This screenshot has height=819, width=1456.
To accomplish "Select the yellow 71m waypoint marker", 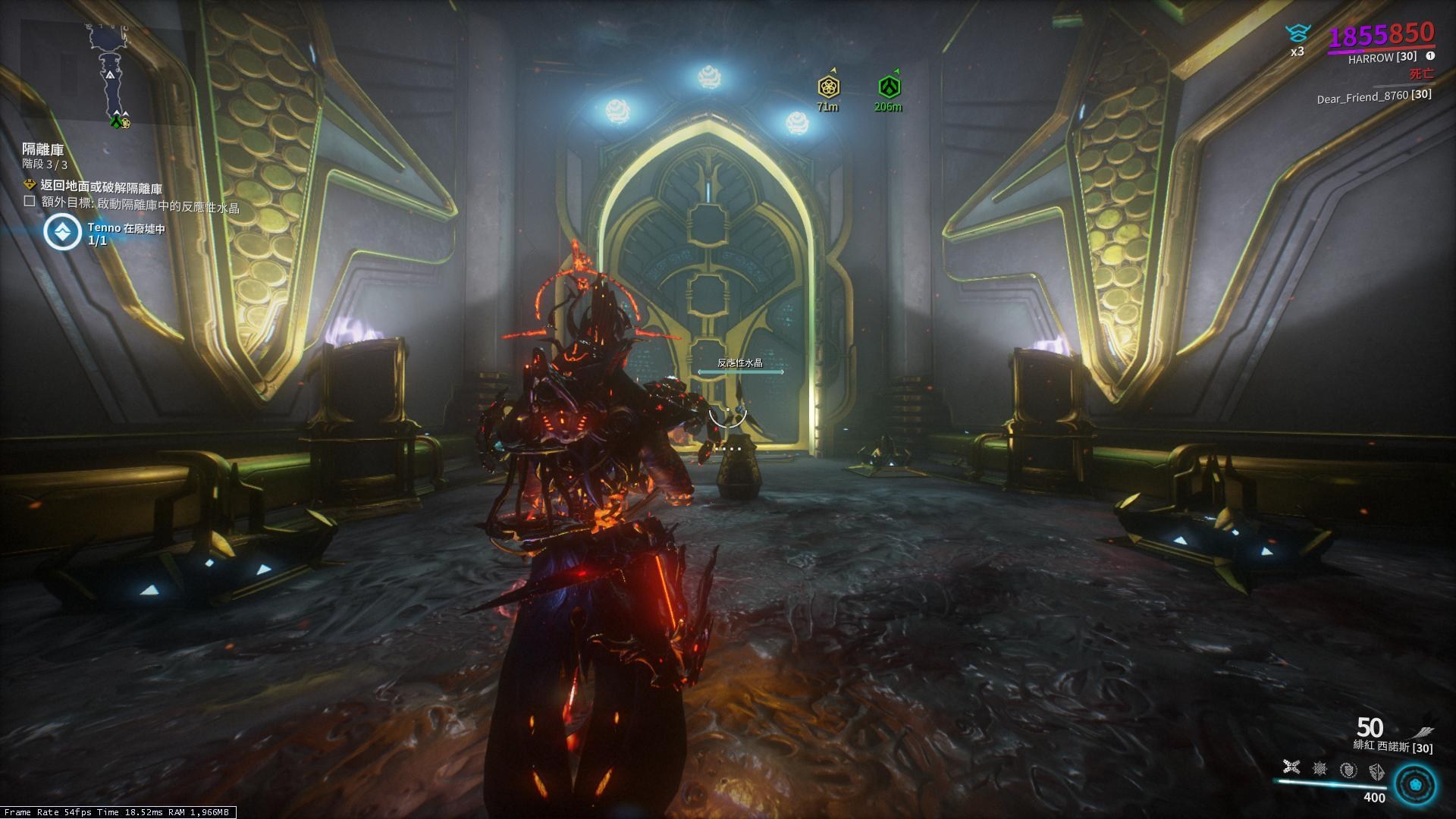I will click(x=828, y=86).
